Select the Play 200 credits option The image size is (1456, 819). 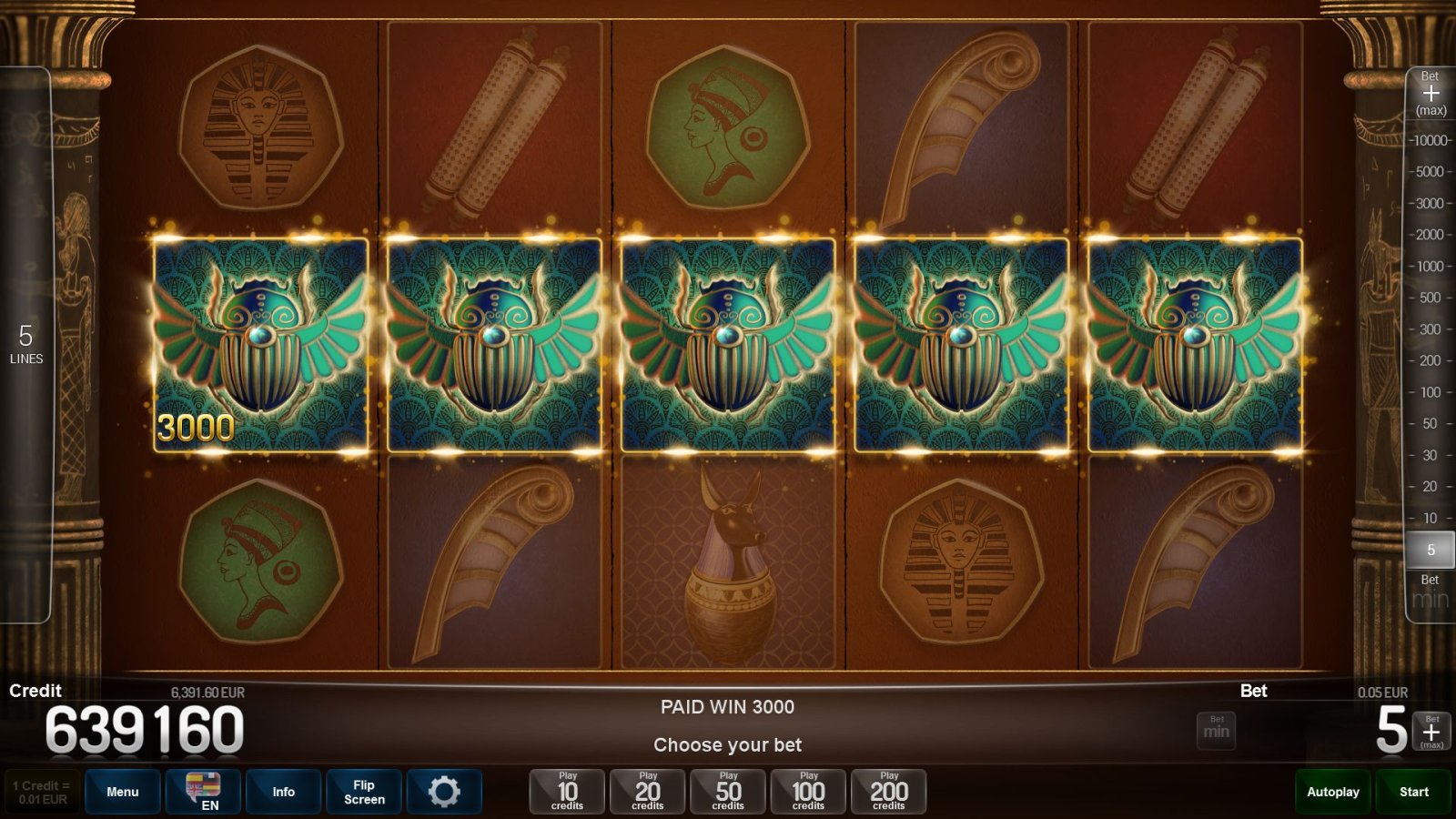(888, 791)
